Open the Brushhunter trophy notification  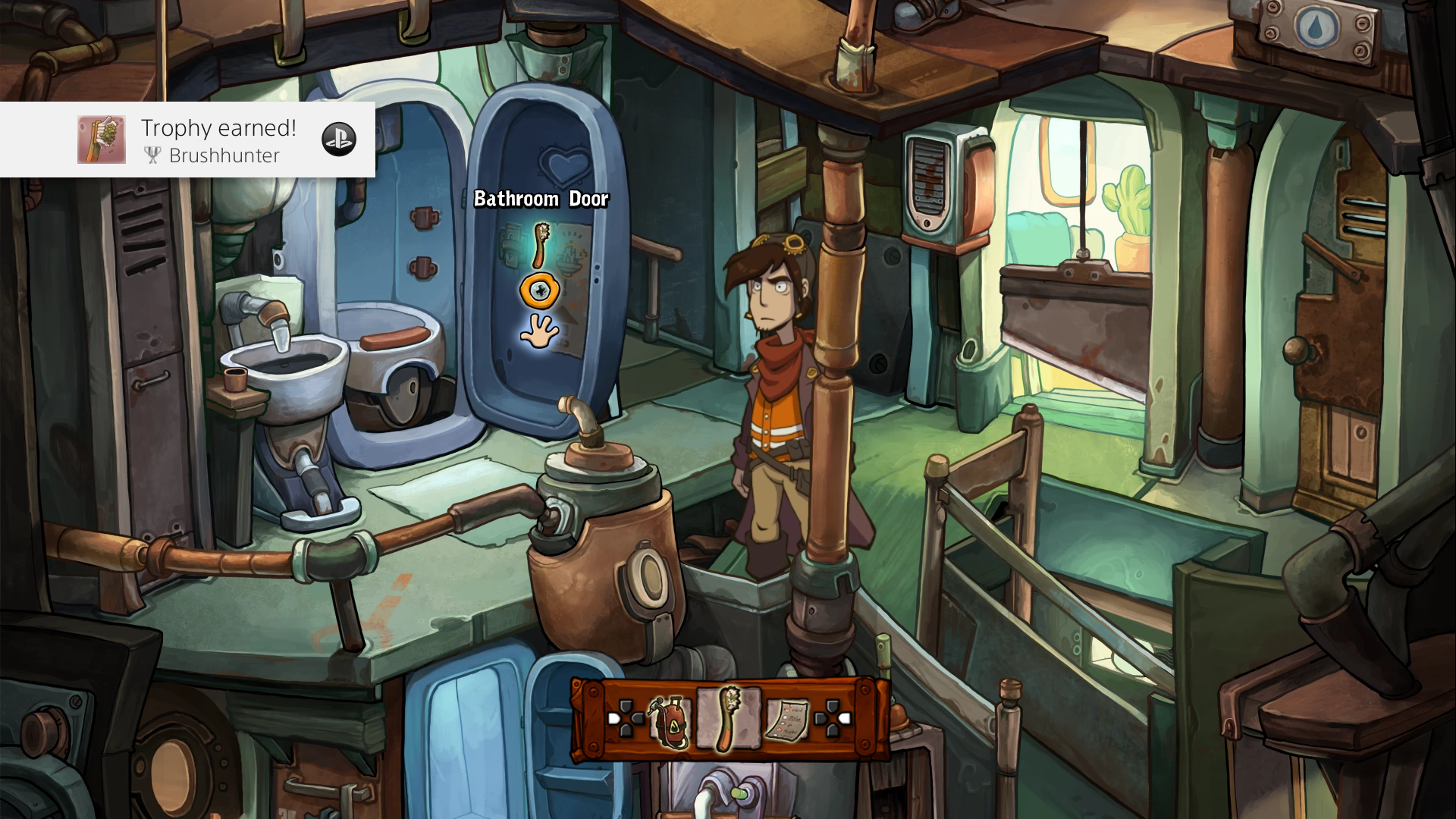point(187,140)
